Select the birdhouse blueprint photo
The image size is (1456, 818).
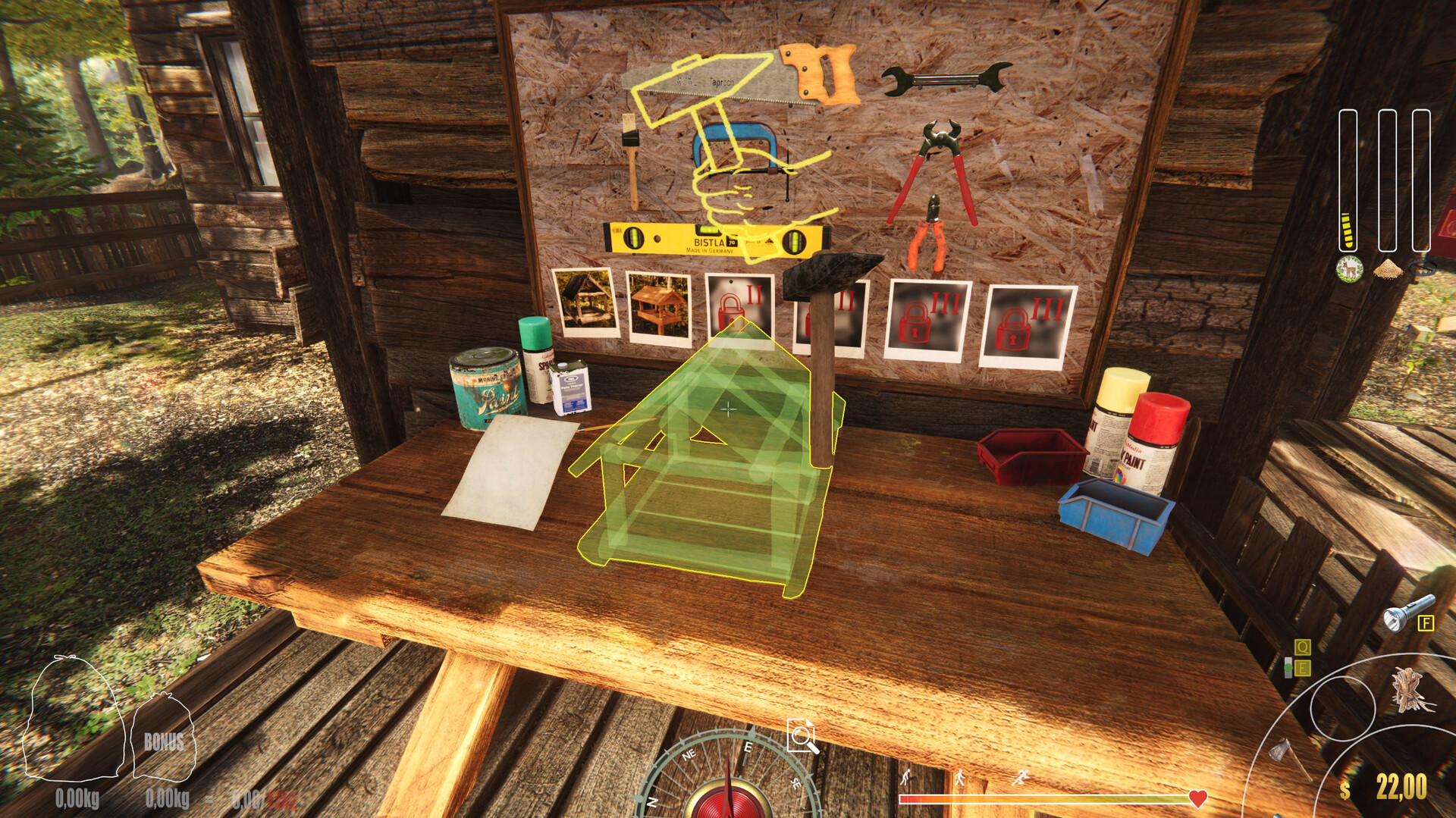(658, 306)
